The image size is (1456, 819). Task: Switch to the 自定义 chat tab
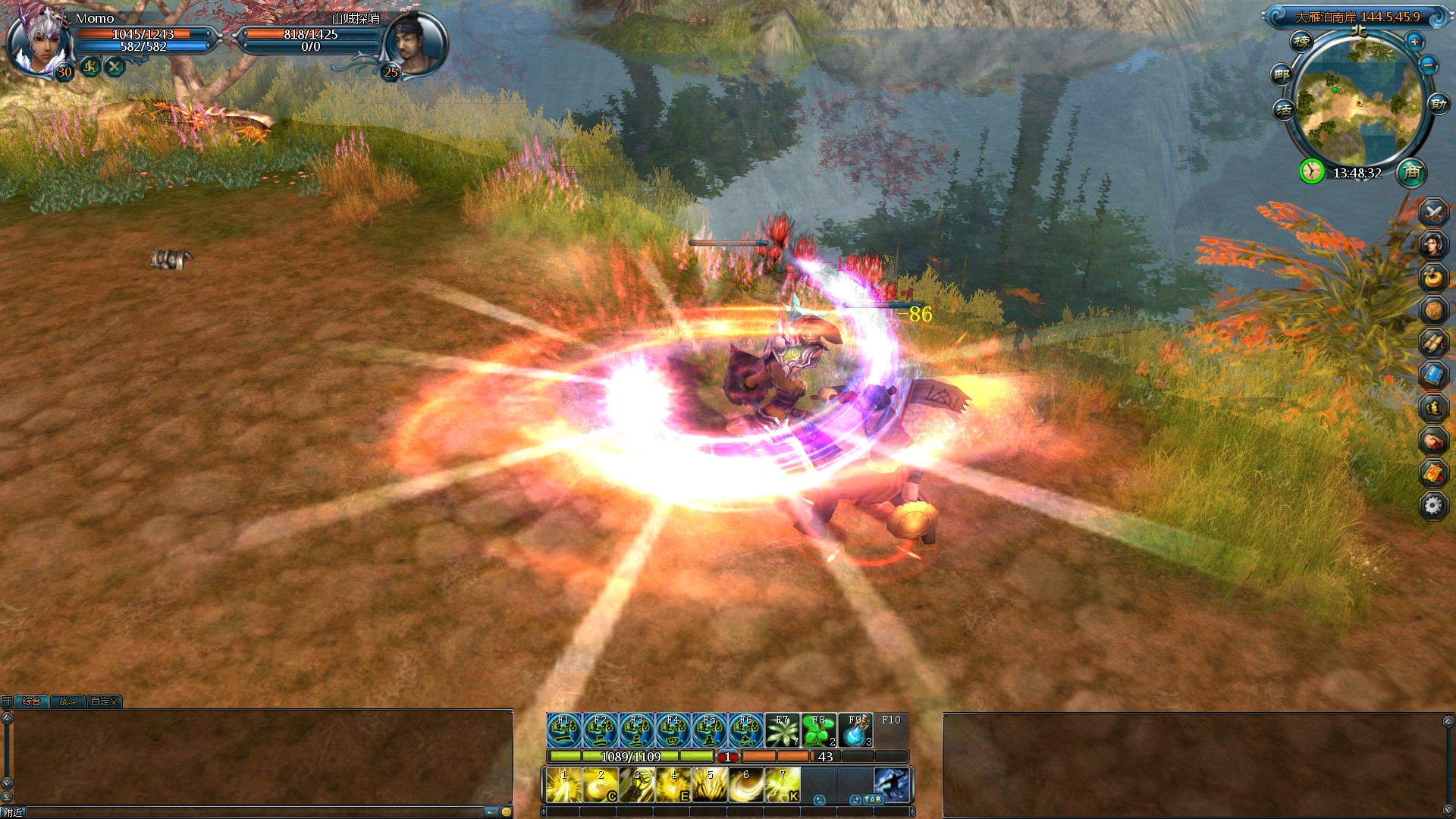click(x=105, y=701)
